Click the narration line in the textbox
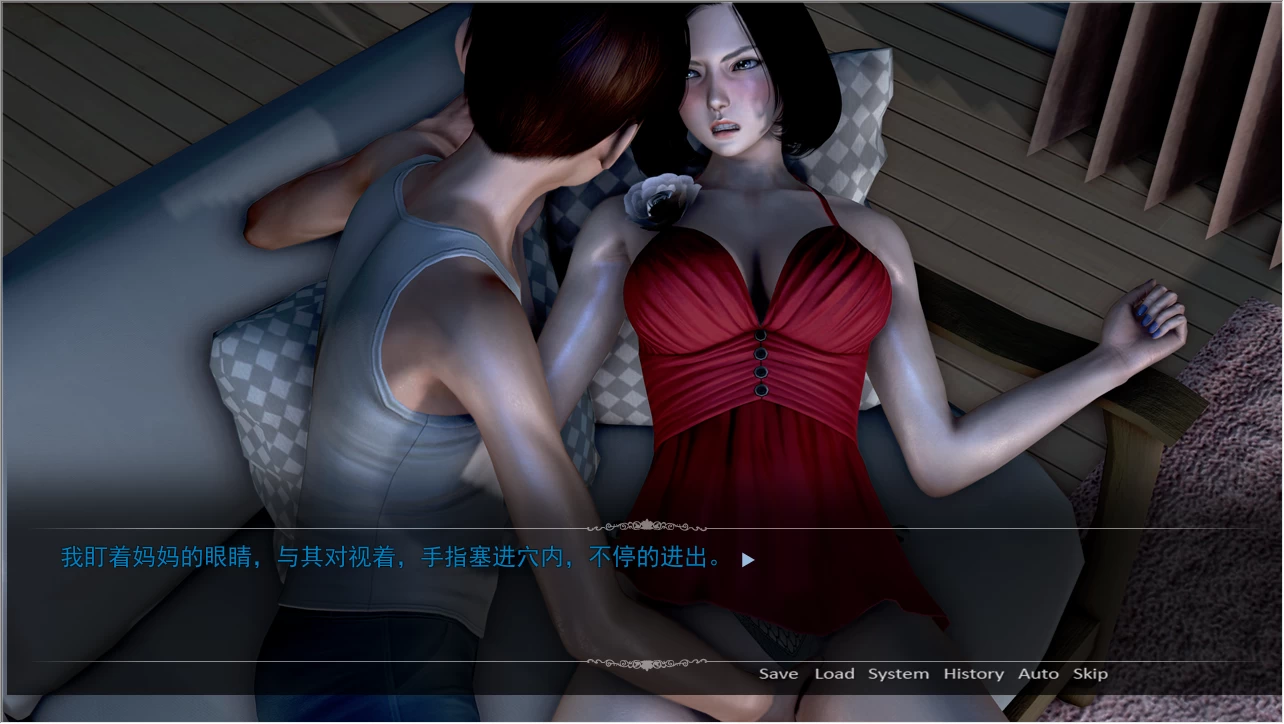This screenshot has width=1284, height=724. point(390,559)
